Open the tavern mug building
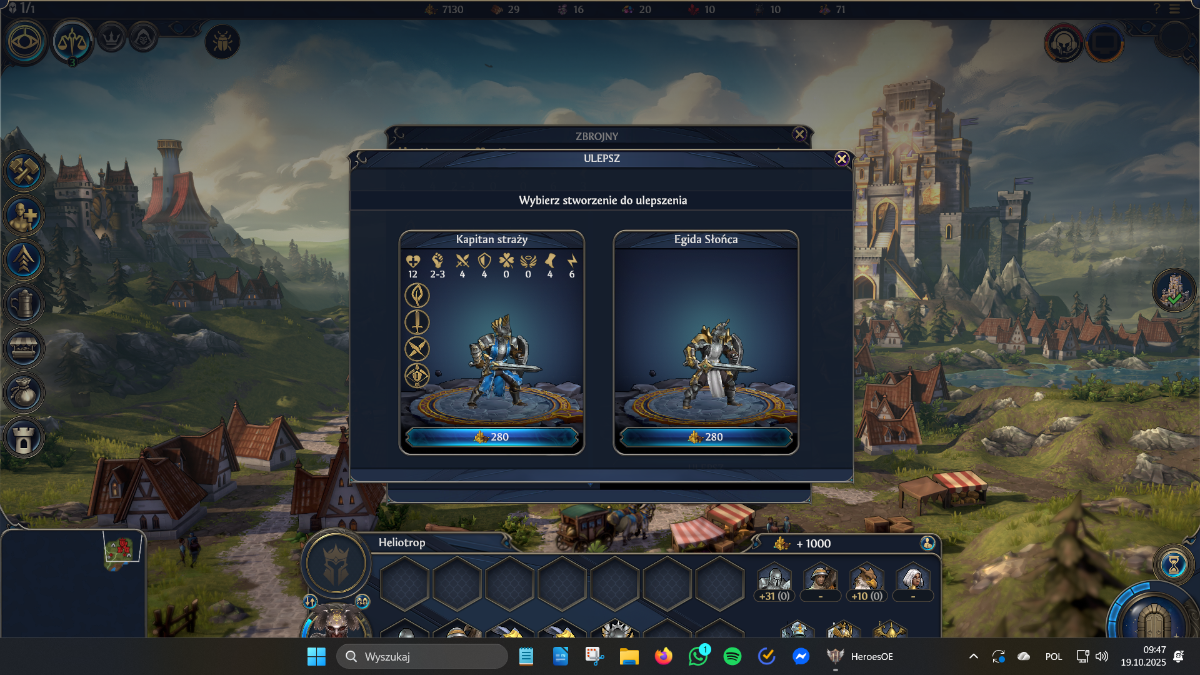The width and height of the screenshot is (1200, 675). [x=23, y=302]
